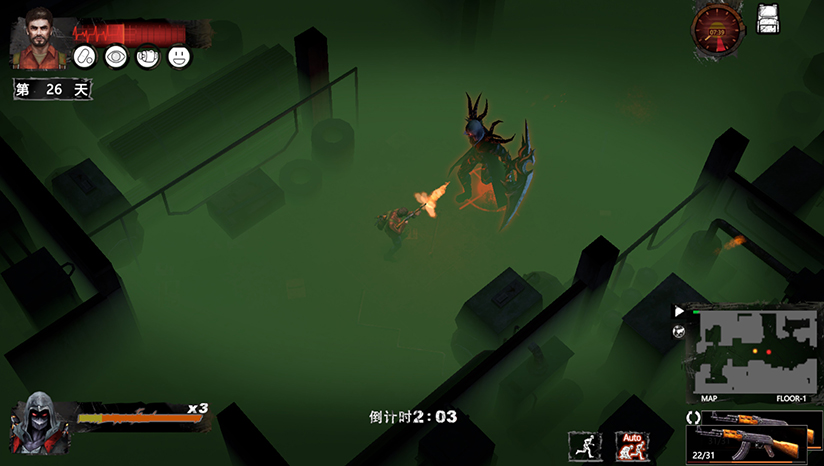Click the round dog icon by minimap
Viewport: 824px width, 466px height.
[679, 331]
